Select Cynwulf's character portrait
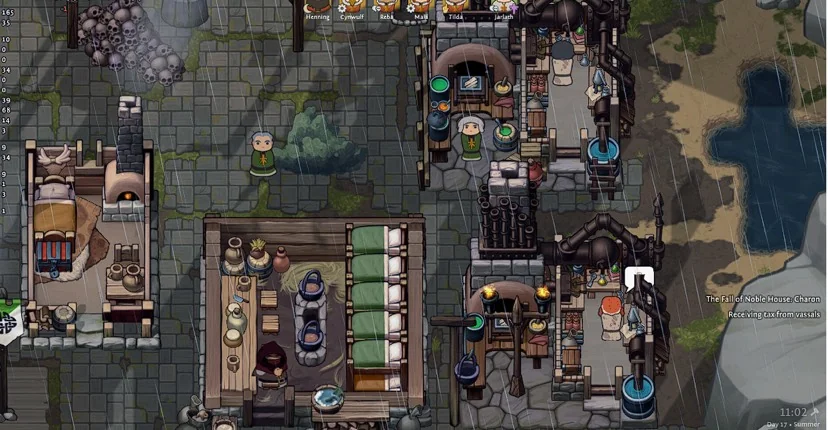The image size is (828, 430). pos(352,7)
